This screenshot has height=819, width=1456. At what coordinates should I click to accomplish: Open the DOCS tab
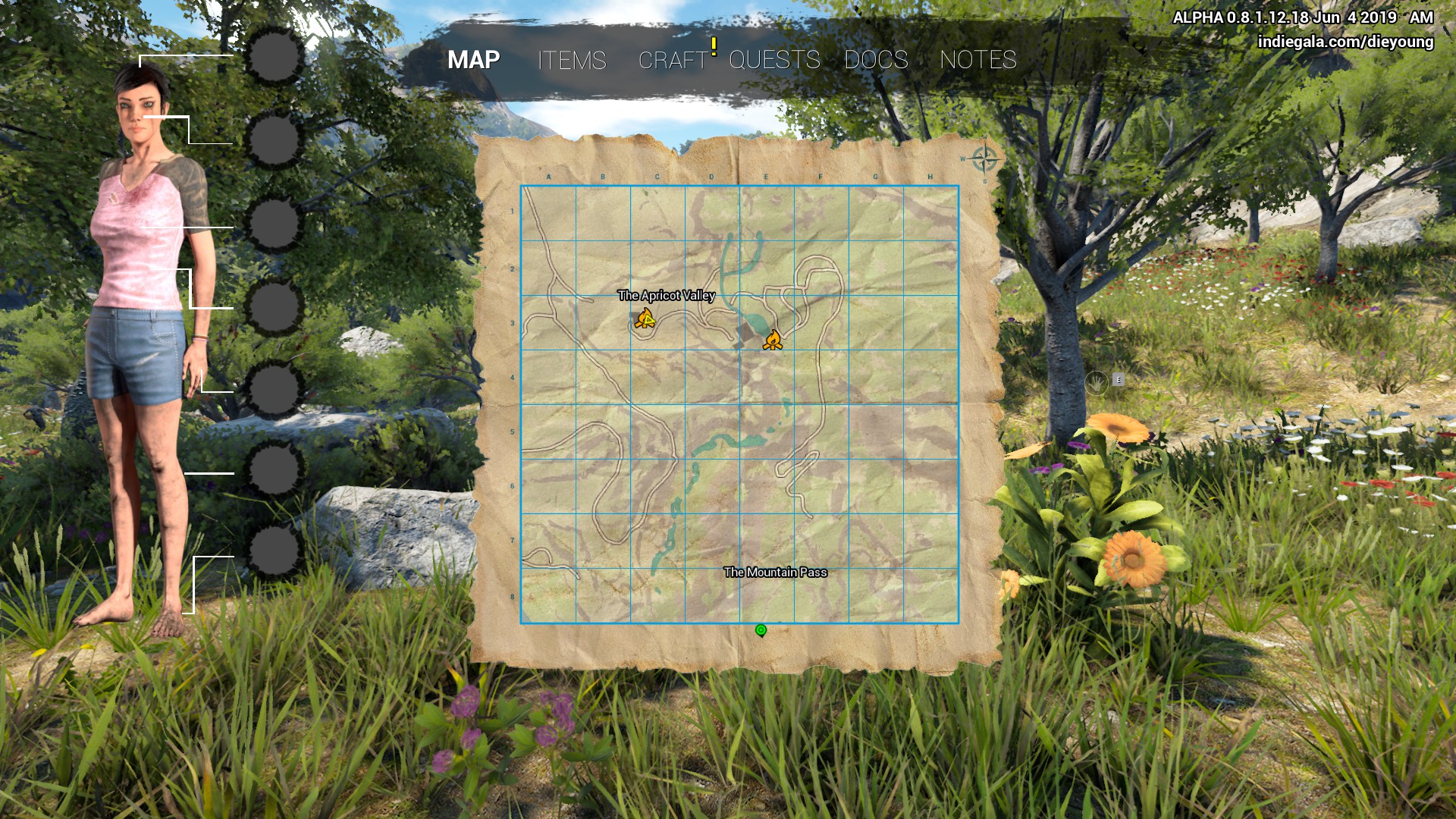[876, 60]
